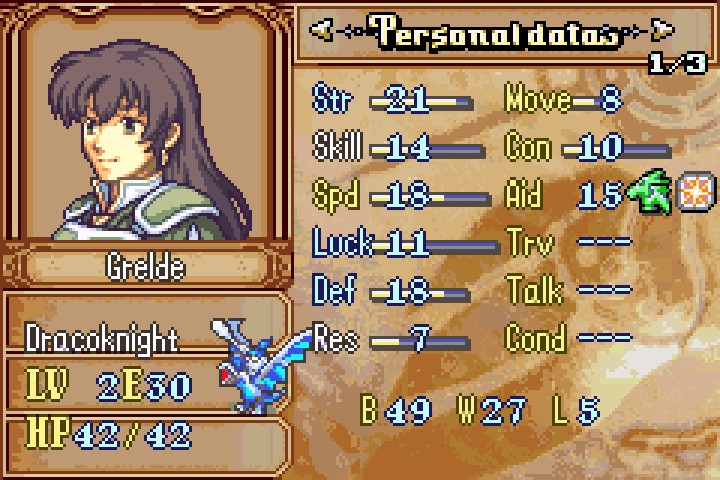Select the orange affinity icon beside Aid
Viewport: 720px width, 480px height.
693,192
